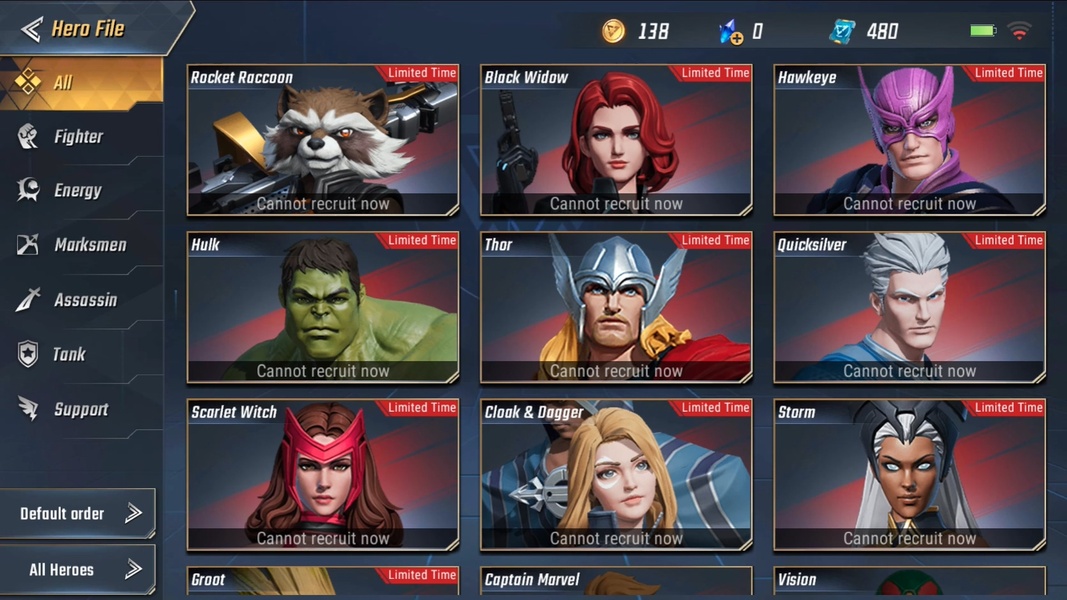Open the Black Widow hero card
The image size is (1067, 600).
point(616,140)
